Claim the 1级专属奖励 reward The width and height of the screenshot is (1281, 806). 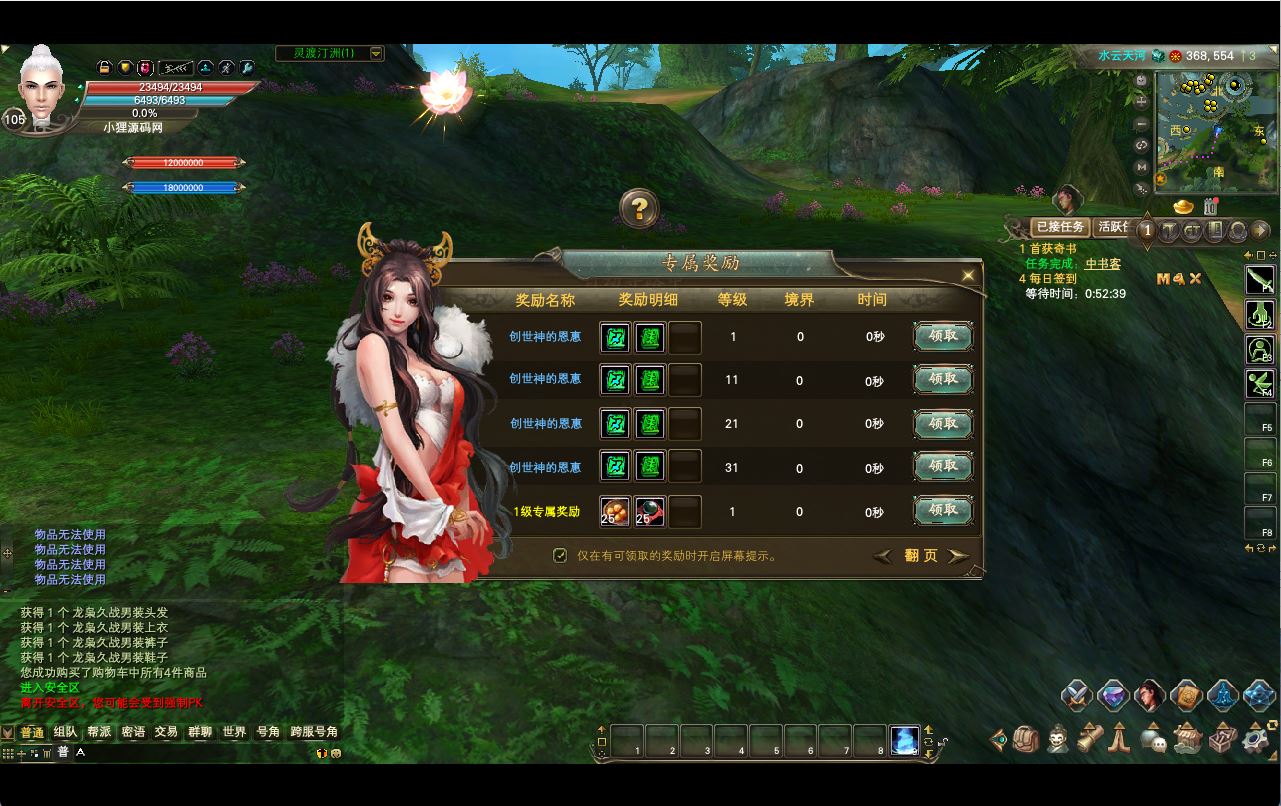point(943,511)
